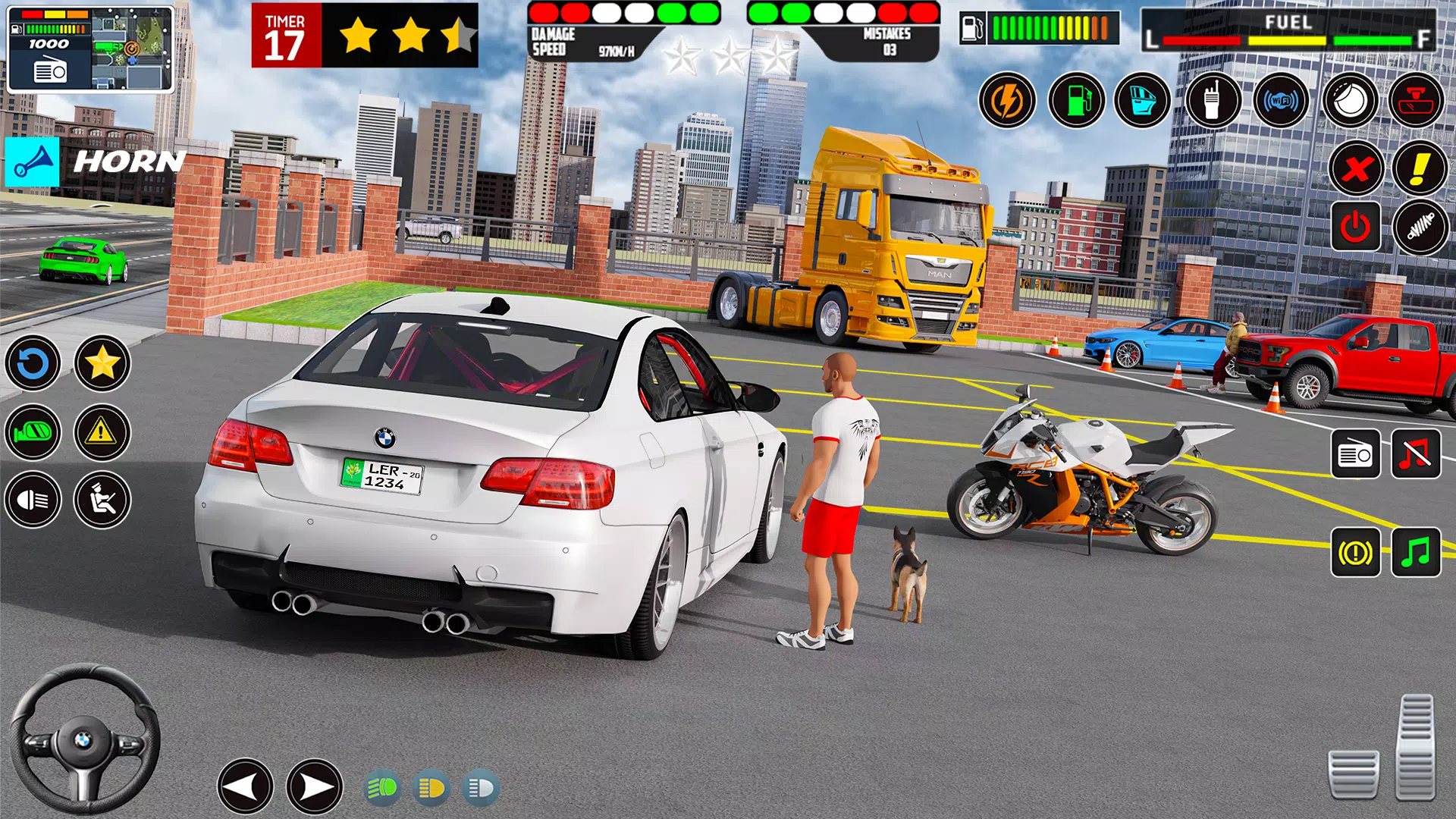Toggle the green side mirror icon

tap(33, 432)
